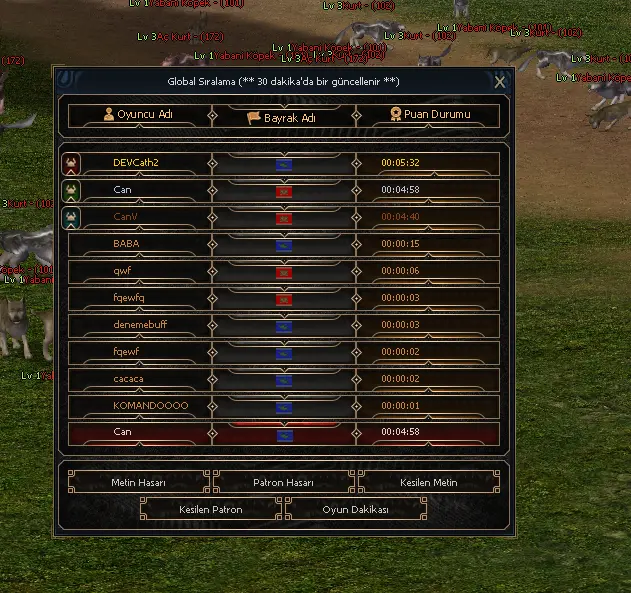Choose the Oyun Dakikası ranking

coord(355,510)
